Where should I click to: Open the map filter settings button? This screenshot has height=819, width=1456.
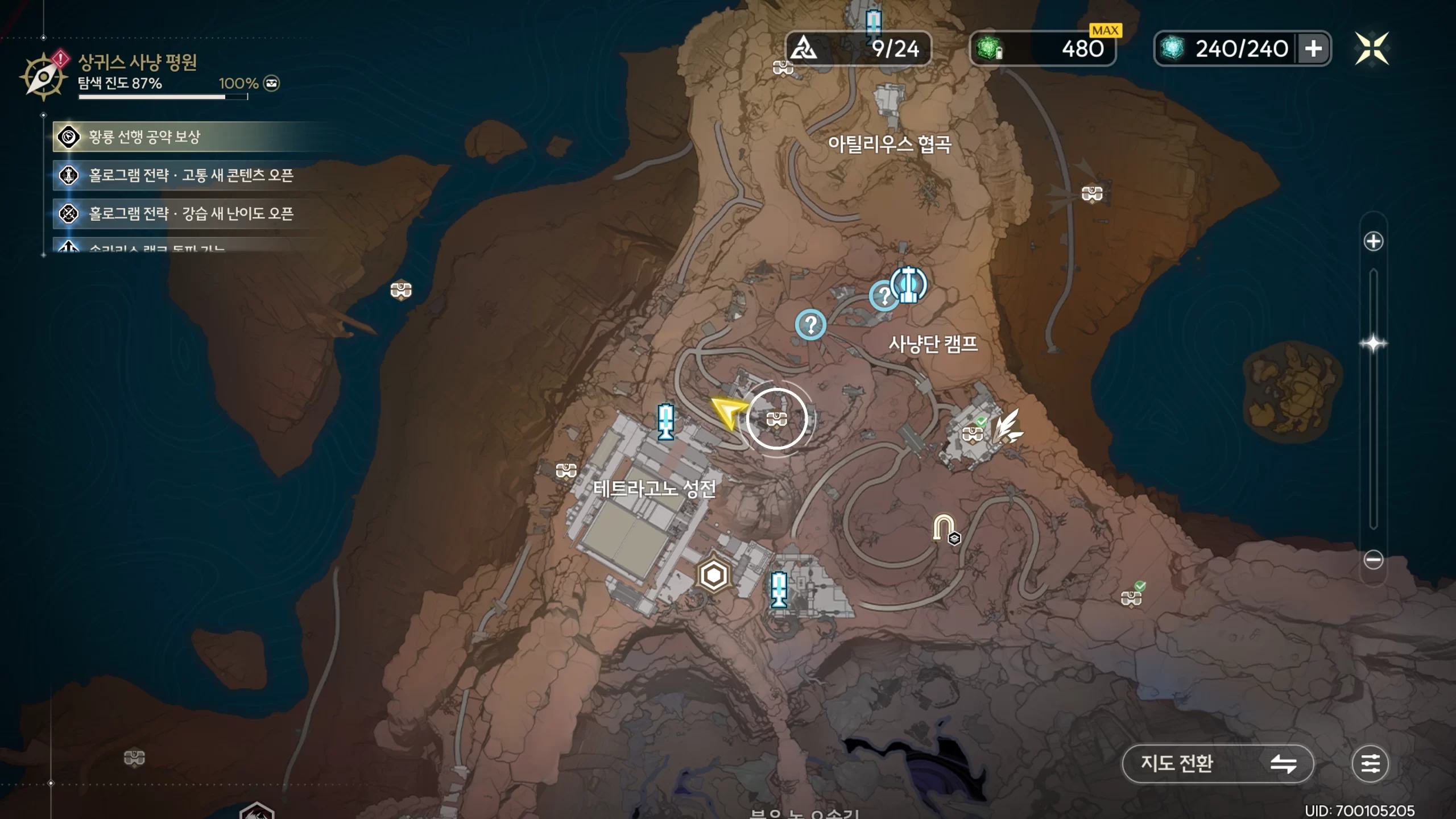(x=1370, y=763)
